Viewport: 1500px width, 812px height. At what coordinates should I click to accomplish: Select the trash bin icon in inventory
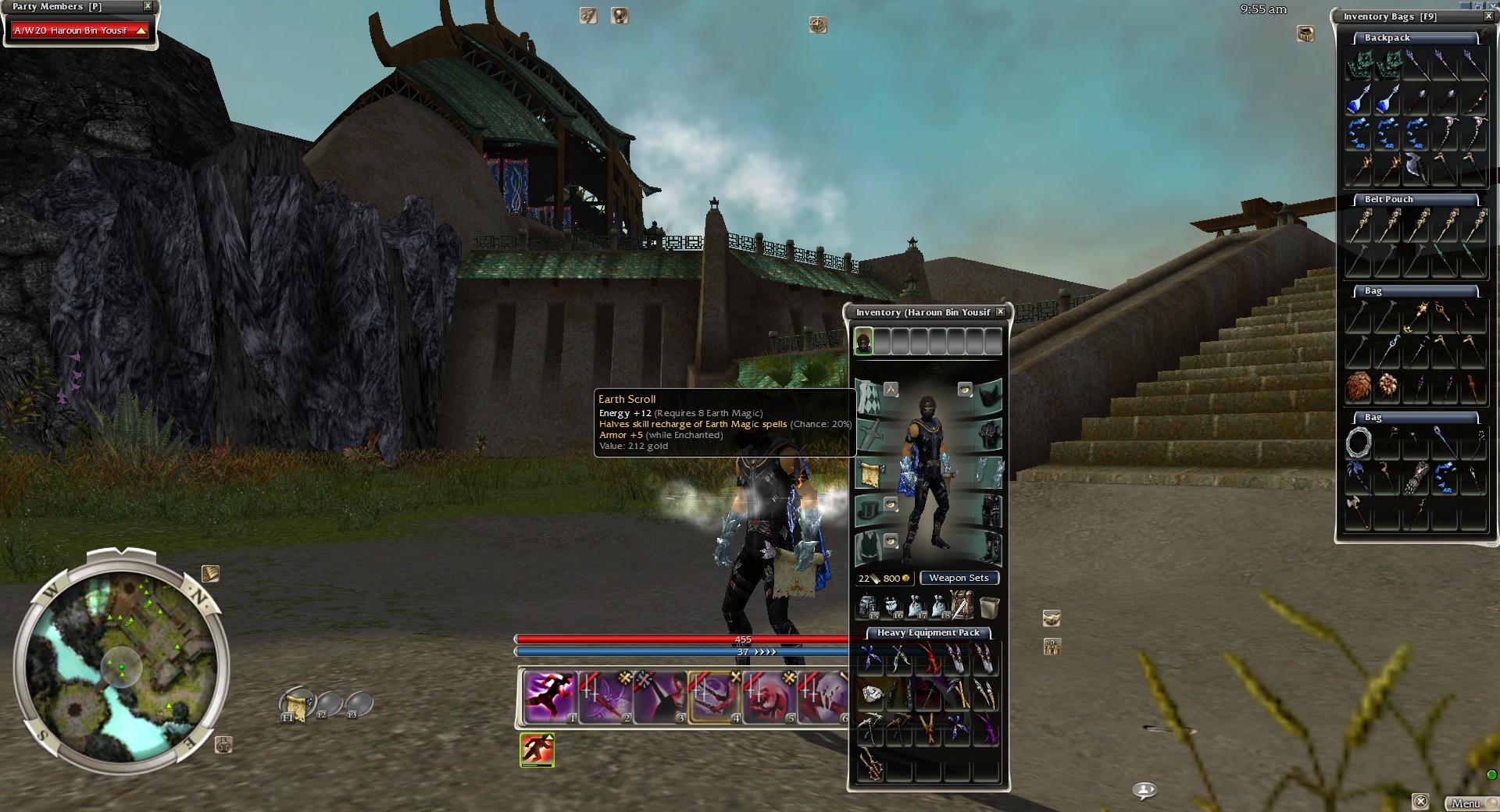(x=989, y=606)
